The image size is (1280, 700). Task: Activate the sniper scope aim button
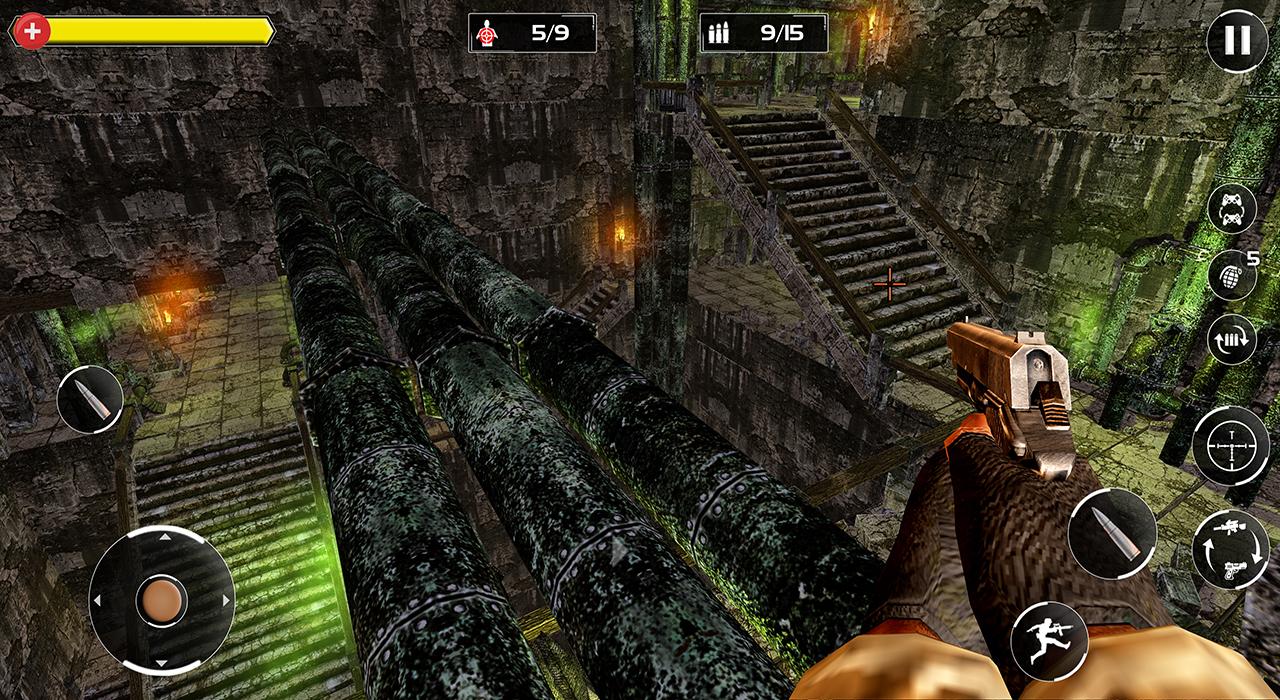(1231, 446)
